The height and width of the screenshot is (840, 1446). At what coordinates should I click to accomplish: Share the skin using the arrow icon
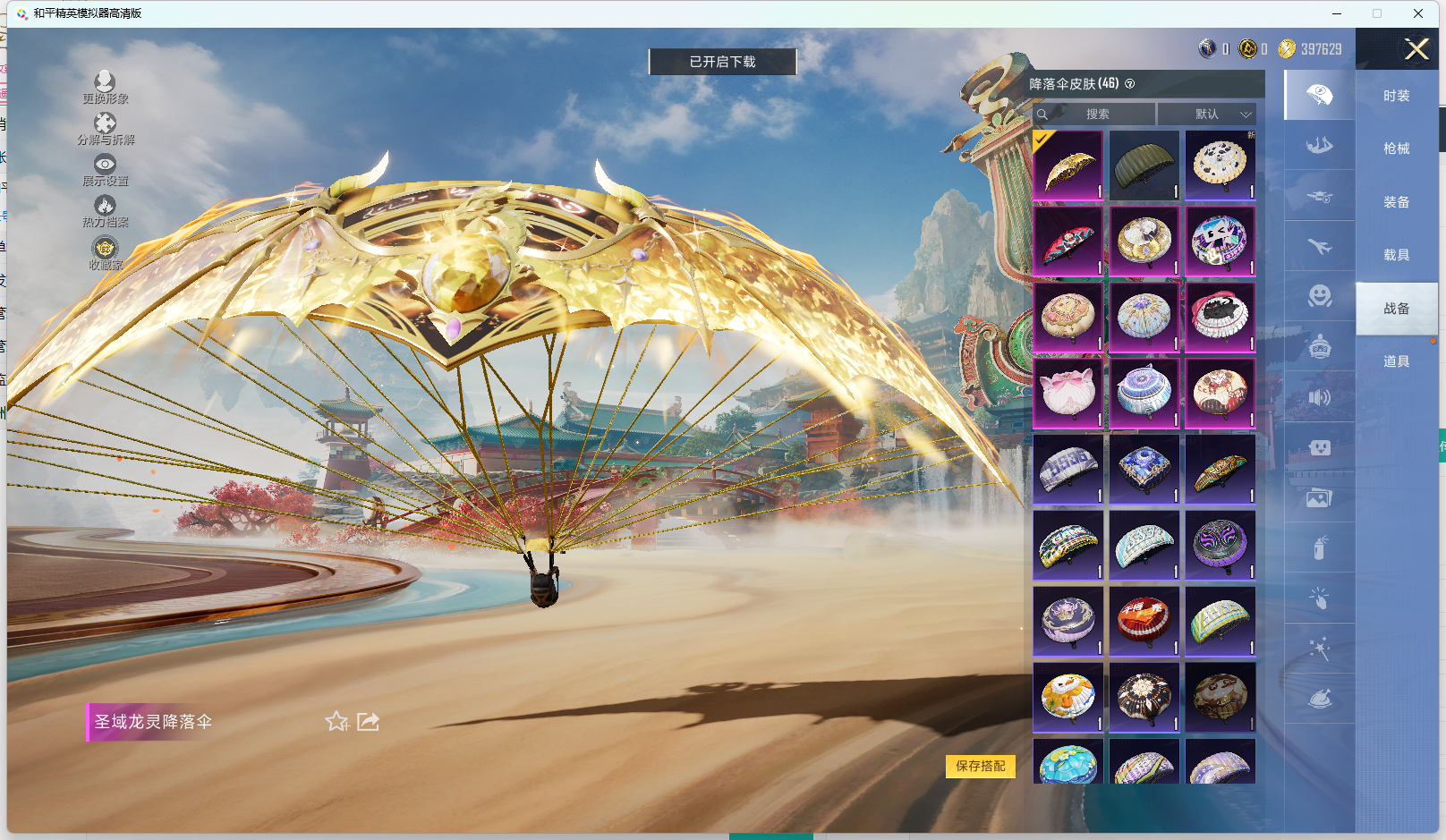click(x=369, y=722)
